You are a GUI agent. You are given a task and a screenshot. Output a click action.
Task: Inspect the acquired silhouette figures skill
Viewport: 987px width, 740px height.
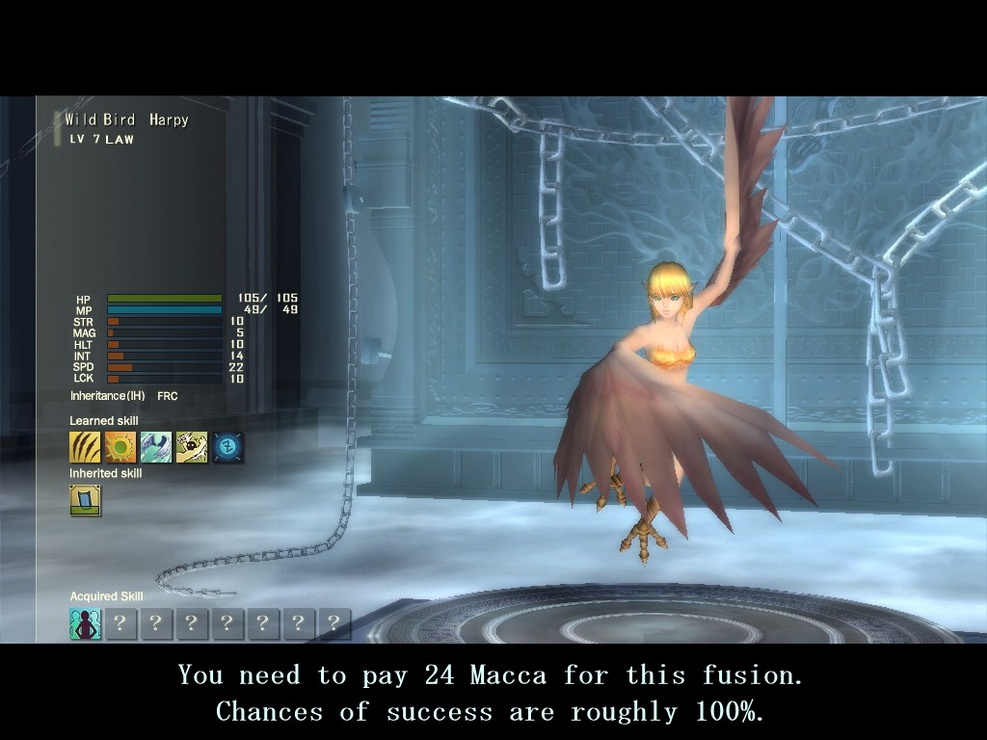(x=85, y=624)
